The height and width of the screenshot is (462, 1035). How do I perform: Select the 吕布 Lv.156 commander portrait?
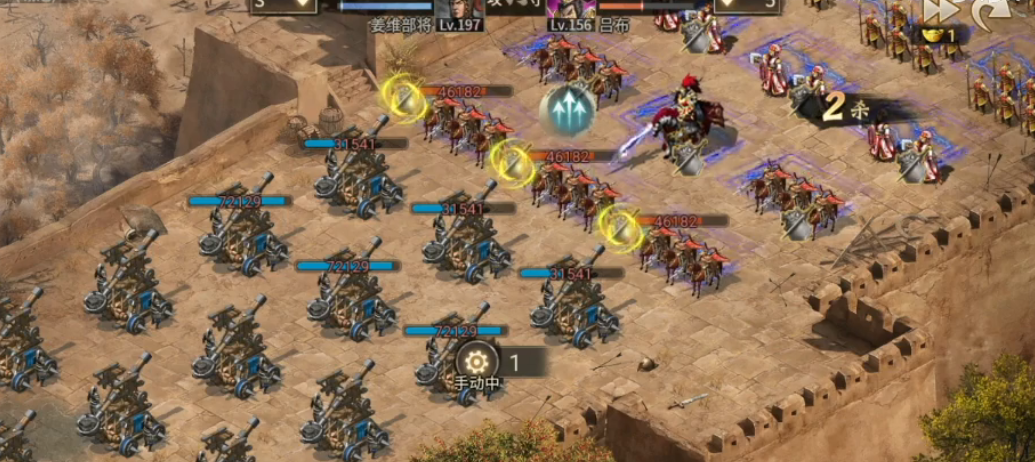[x=575, y=9]
